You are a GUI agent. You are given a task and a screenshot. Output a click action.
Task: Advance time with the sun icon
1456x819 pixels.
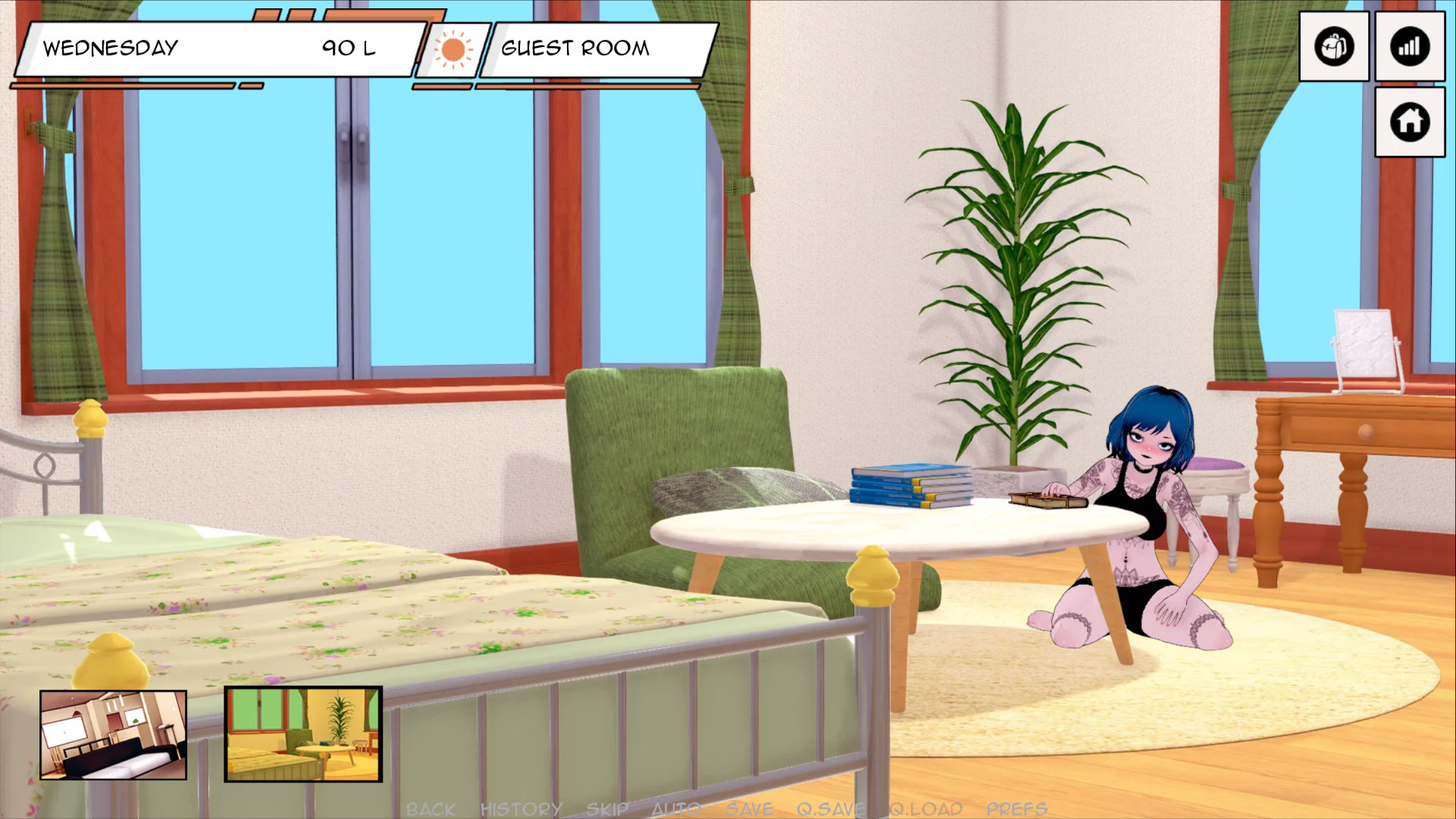(453, 50)
